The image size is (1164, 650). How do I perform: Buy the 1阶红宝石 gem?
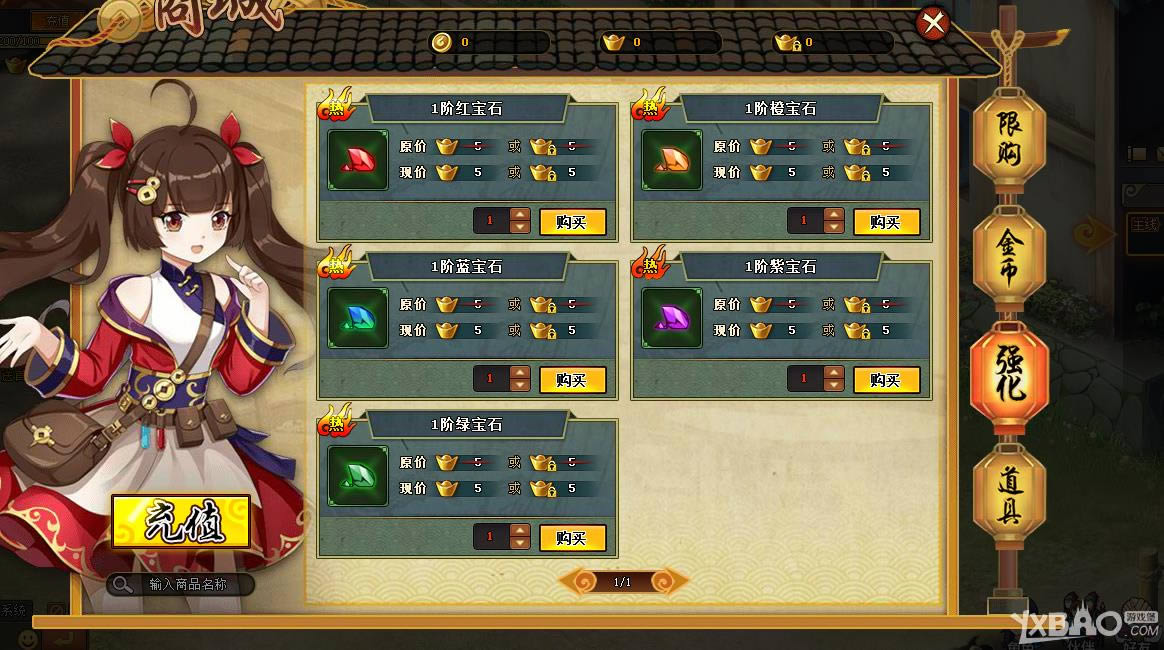click(572, 222)
